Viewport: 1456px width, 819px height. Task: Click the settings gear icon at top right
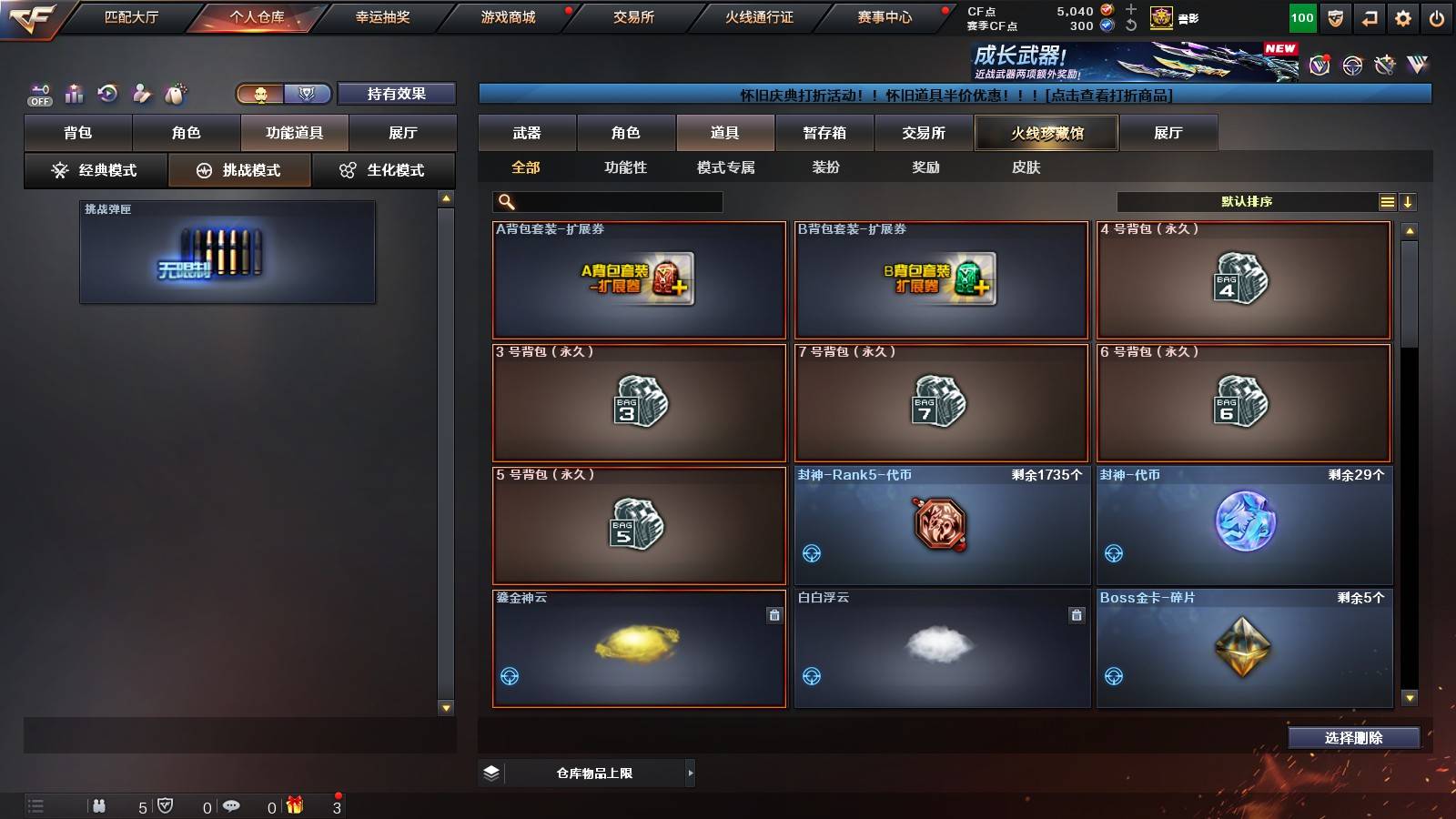(x=1403, y=17)
